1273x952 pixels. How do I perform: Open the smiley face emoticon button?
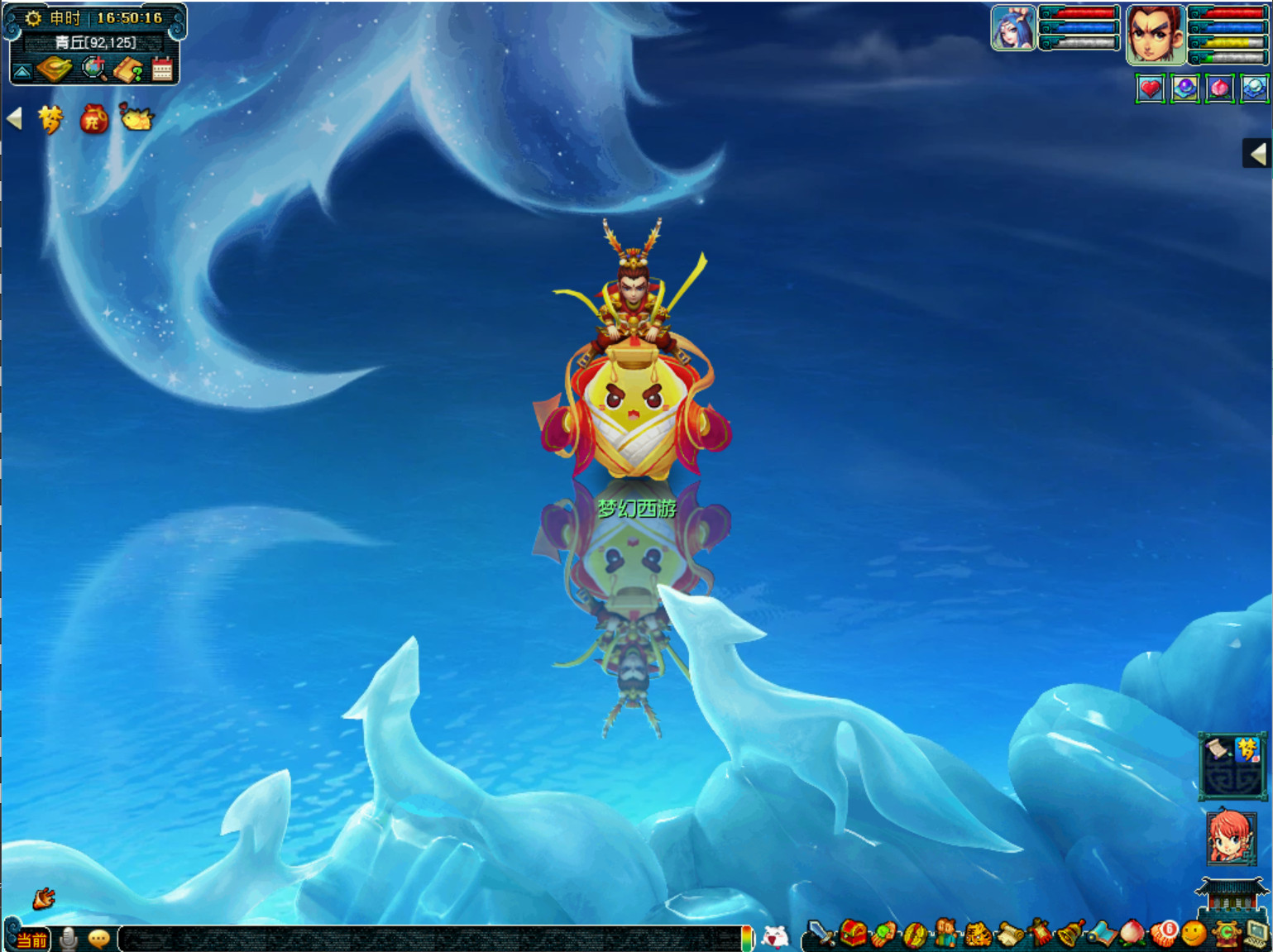click(x=1194, y=934)
